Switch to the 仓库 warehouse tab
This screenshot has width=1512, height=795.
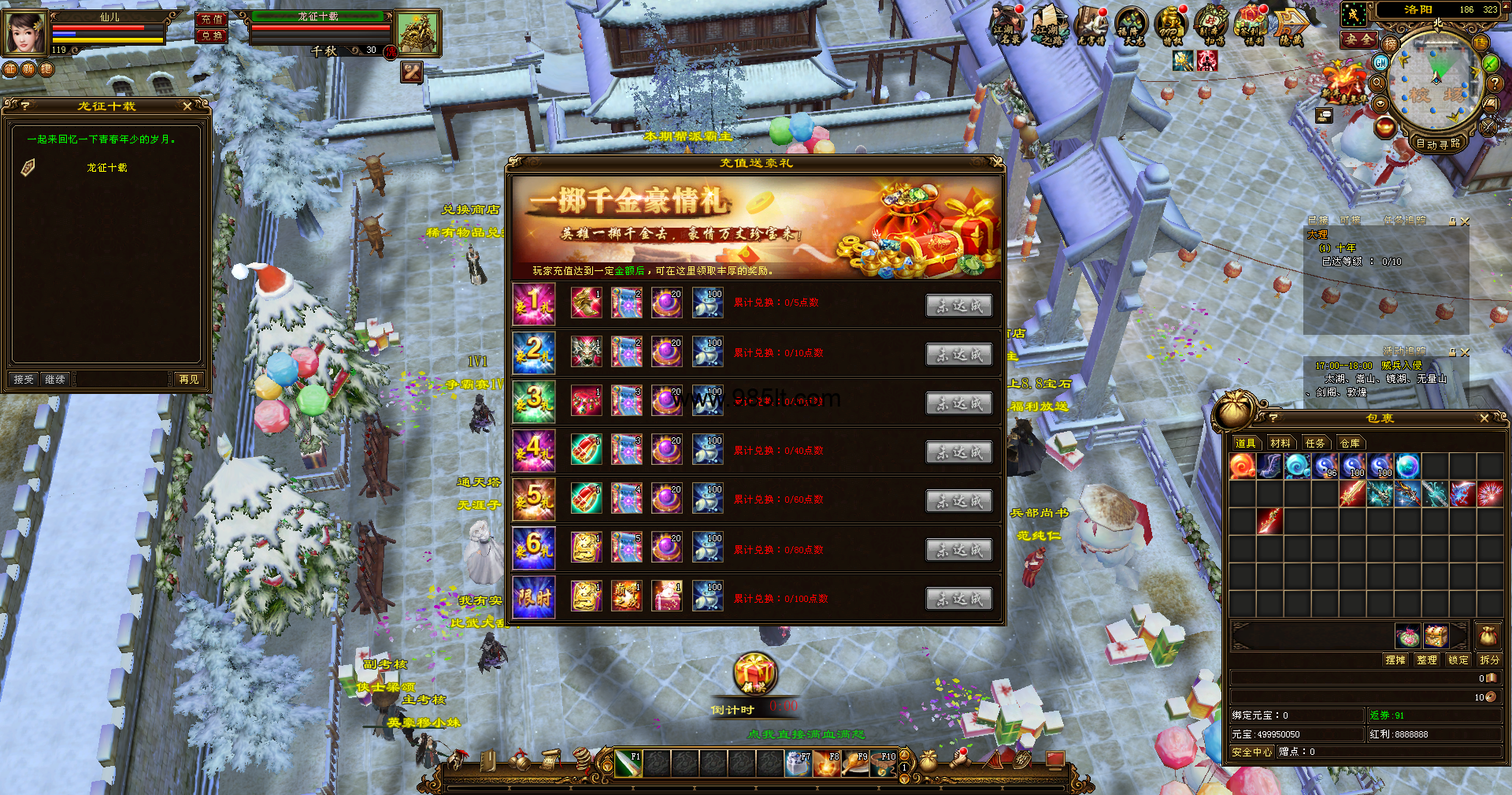[1350, 443]
